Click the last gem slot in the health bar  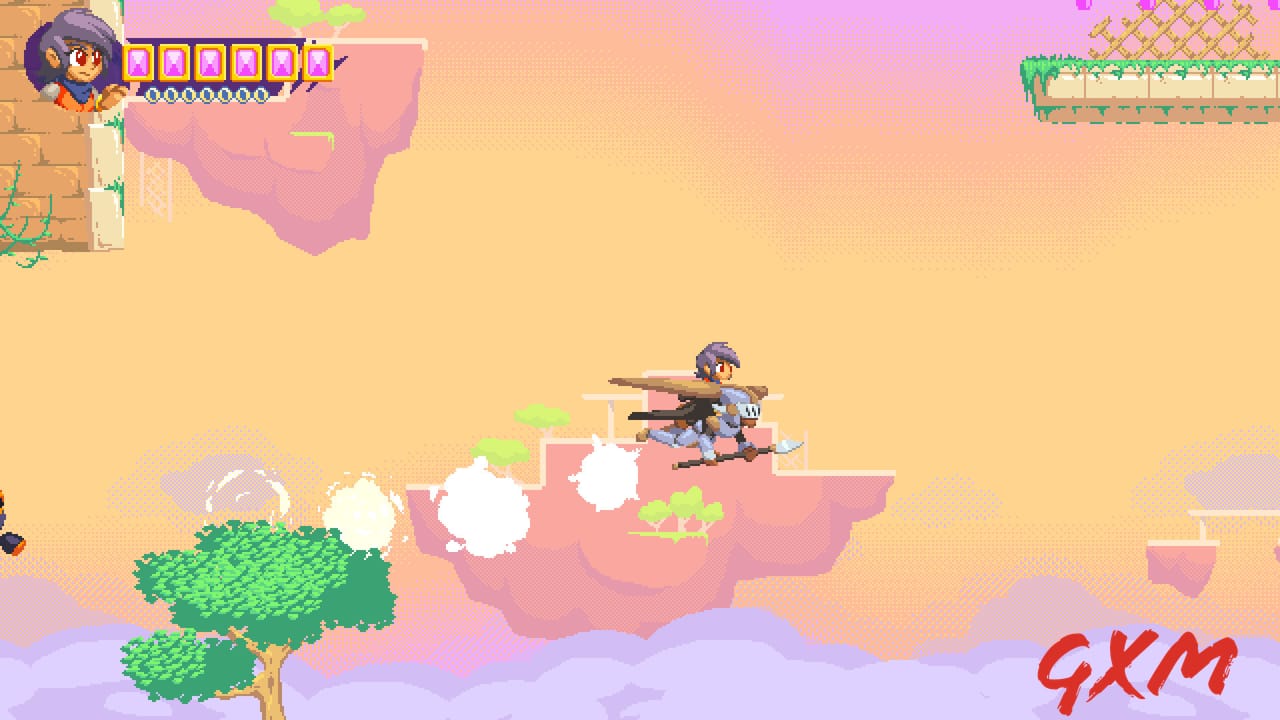tap(317, 61)
